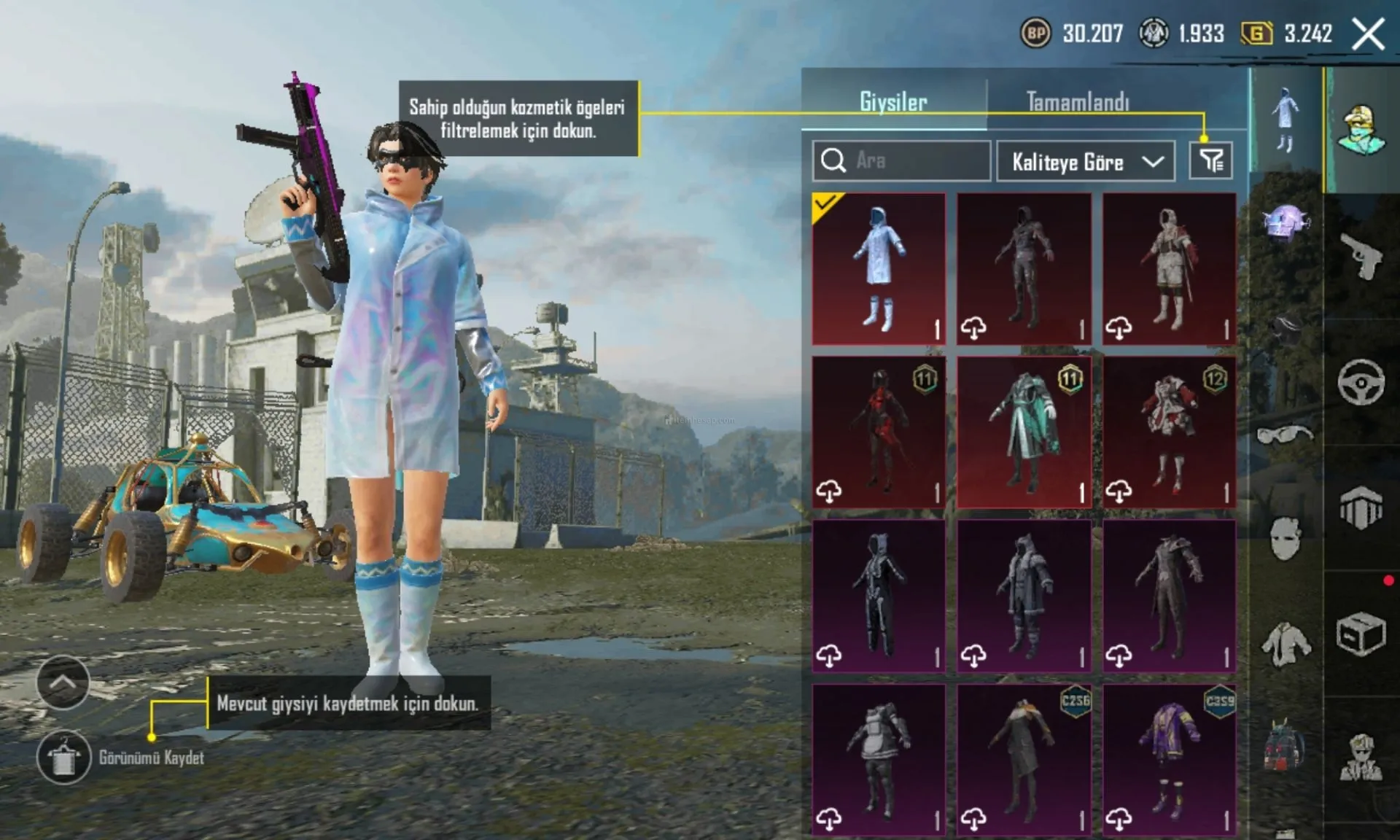The height and width of the screenshot is (840, 1400).
Task: Expand the round up-arrow button
Action: [63, 682]
